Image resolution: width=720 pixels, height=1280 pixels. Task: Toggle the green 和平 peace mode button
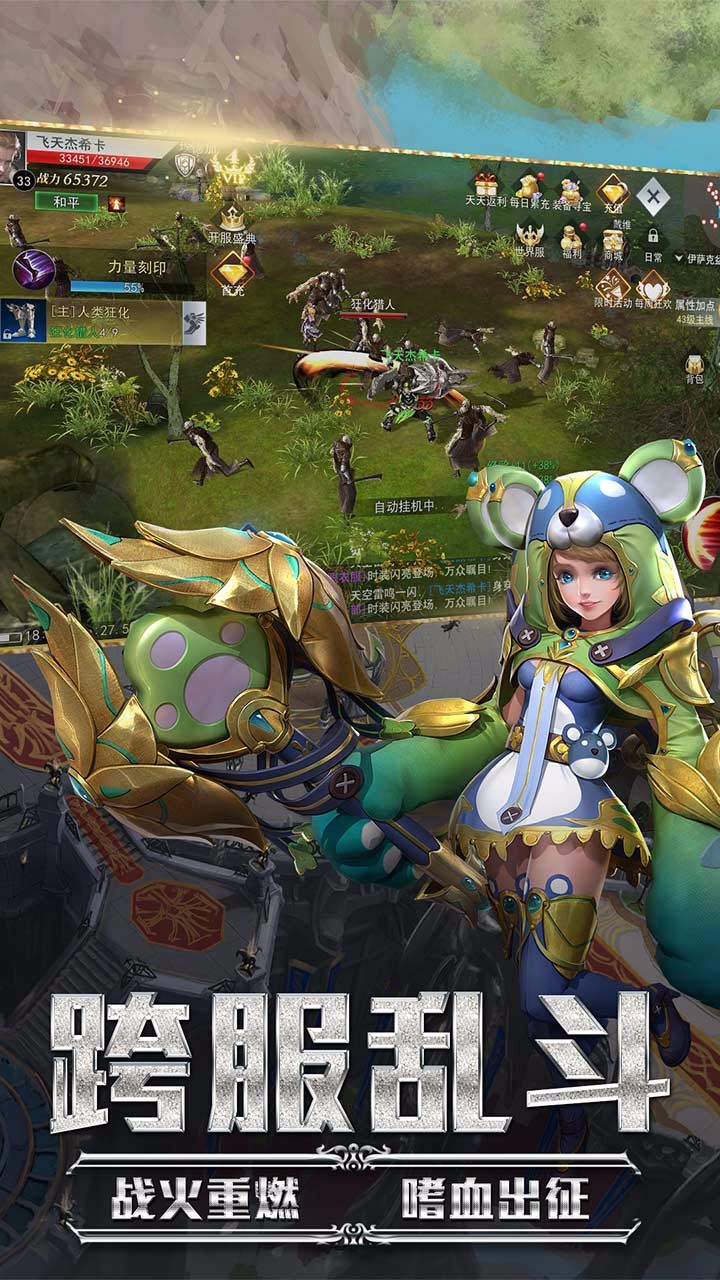[x=67, y=201]
